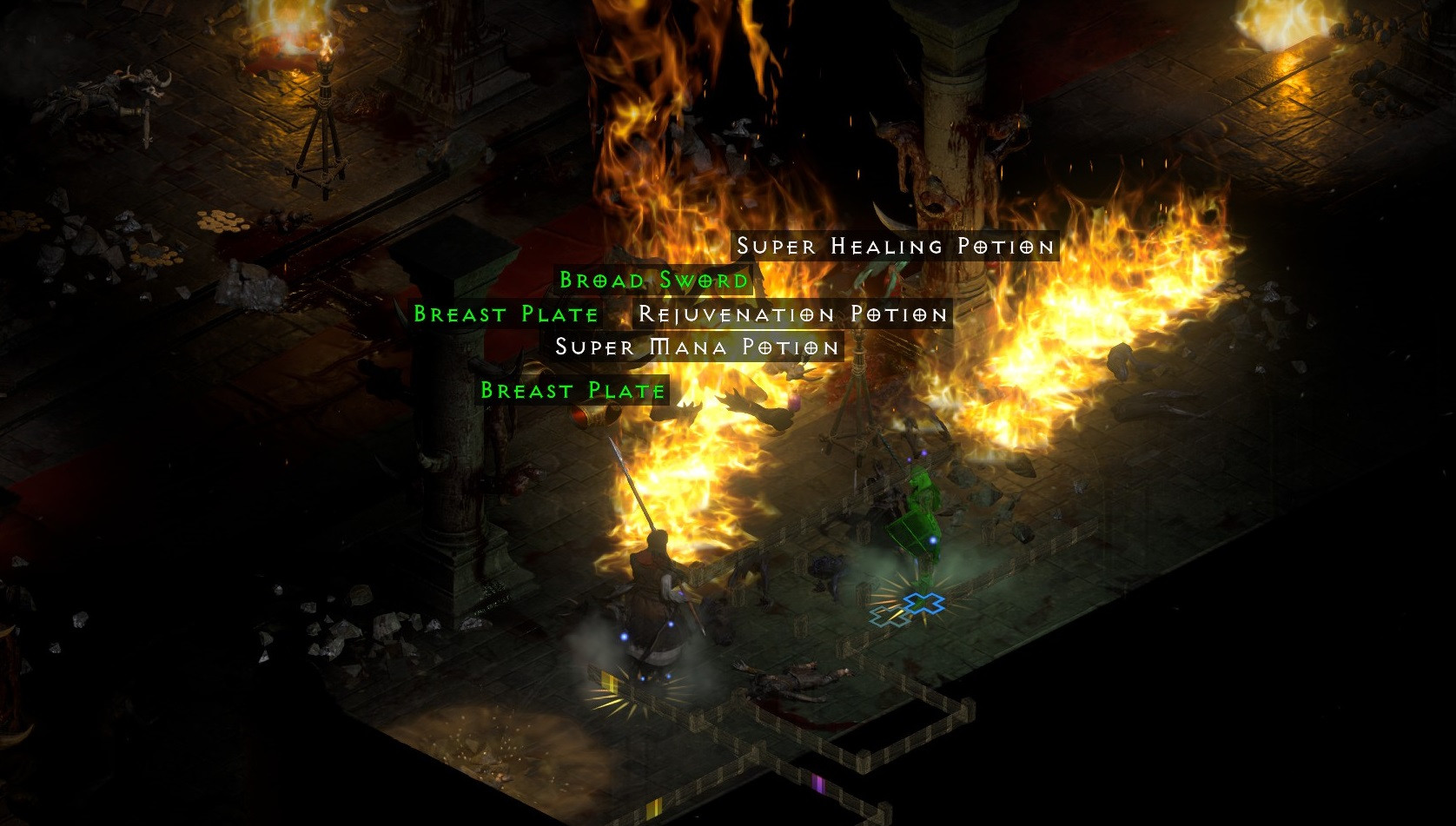Collect the Super Mana Potion label
This screenshot has height=826, width=1456.
698,347
